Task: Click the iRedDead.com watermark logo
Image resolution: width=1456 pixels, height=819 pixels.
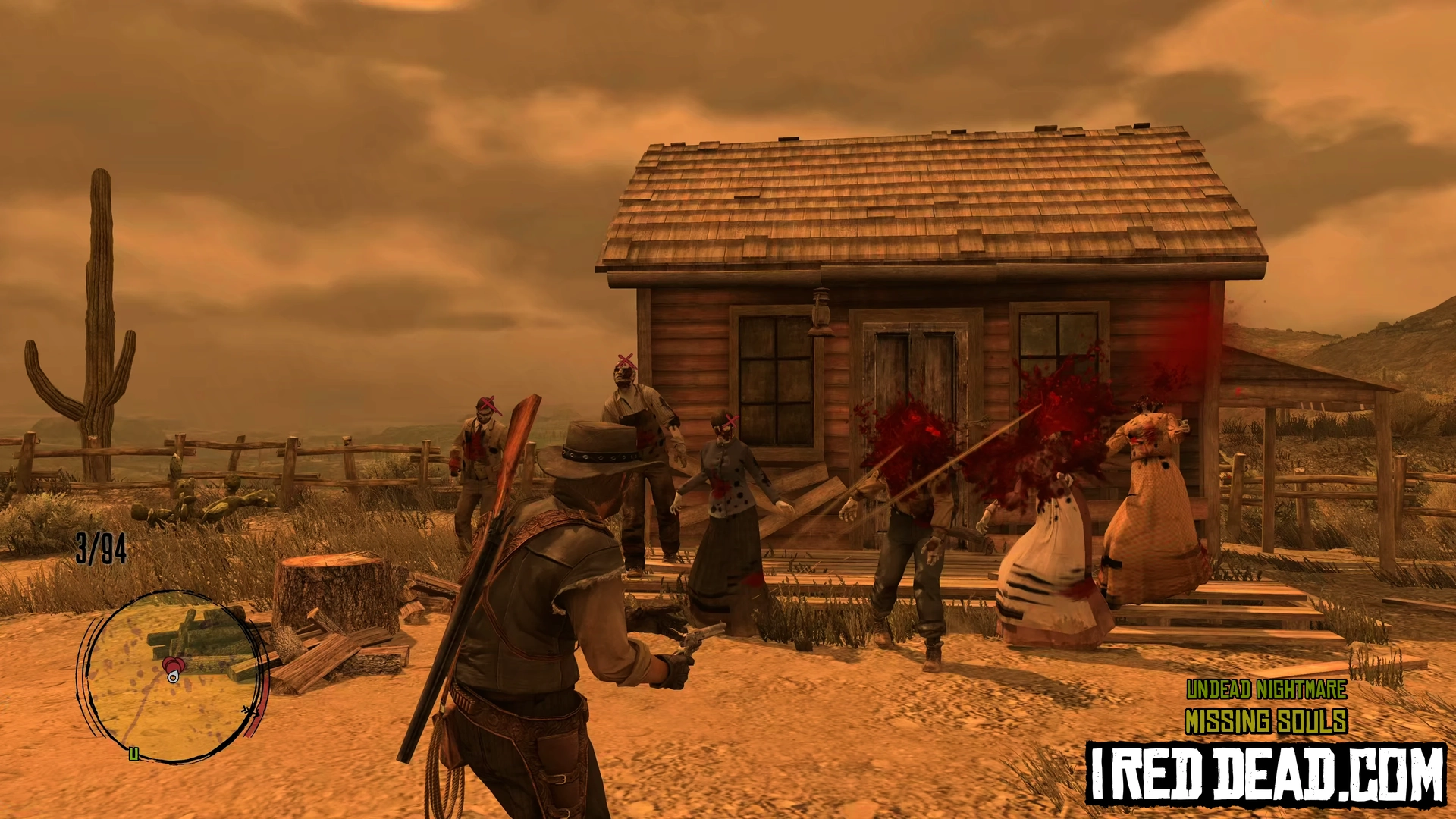Action: pyautogui.click(x=1266, y=773)
